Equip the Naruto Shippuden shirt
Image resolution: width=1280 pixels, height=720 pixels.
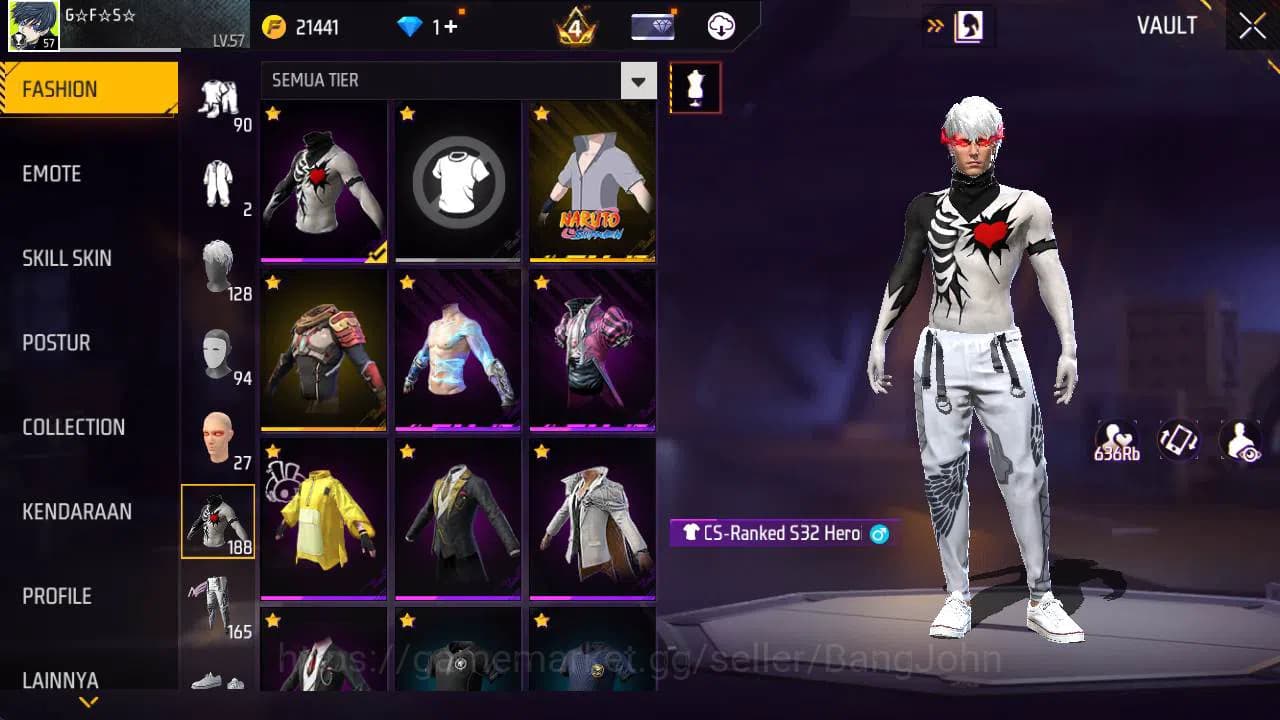click(591, 182)
